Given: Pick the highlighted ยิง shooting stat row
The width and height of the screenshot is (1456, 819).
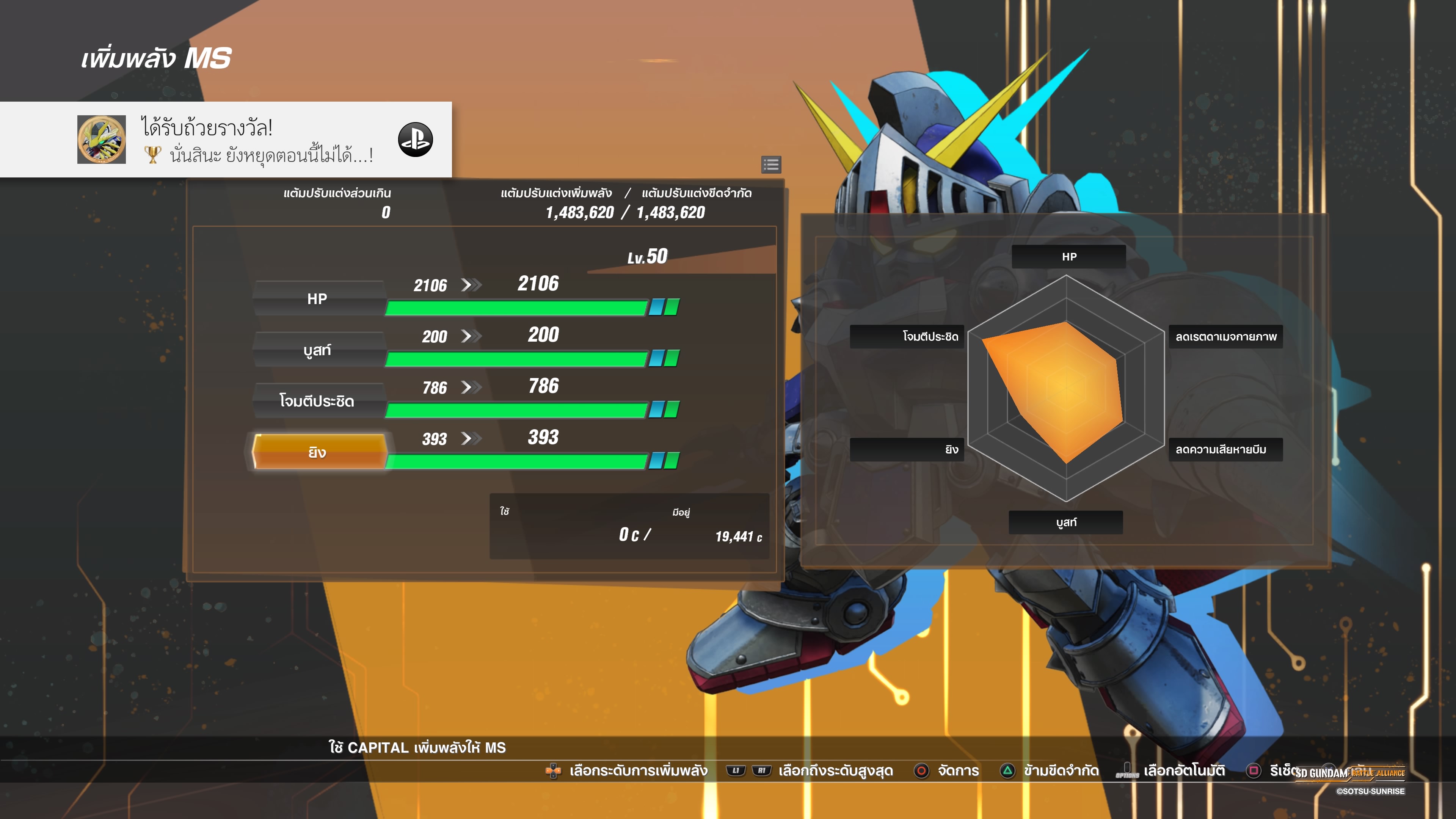Looking at the screenshot, I should [318, 452].
